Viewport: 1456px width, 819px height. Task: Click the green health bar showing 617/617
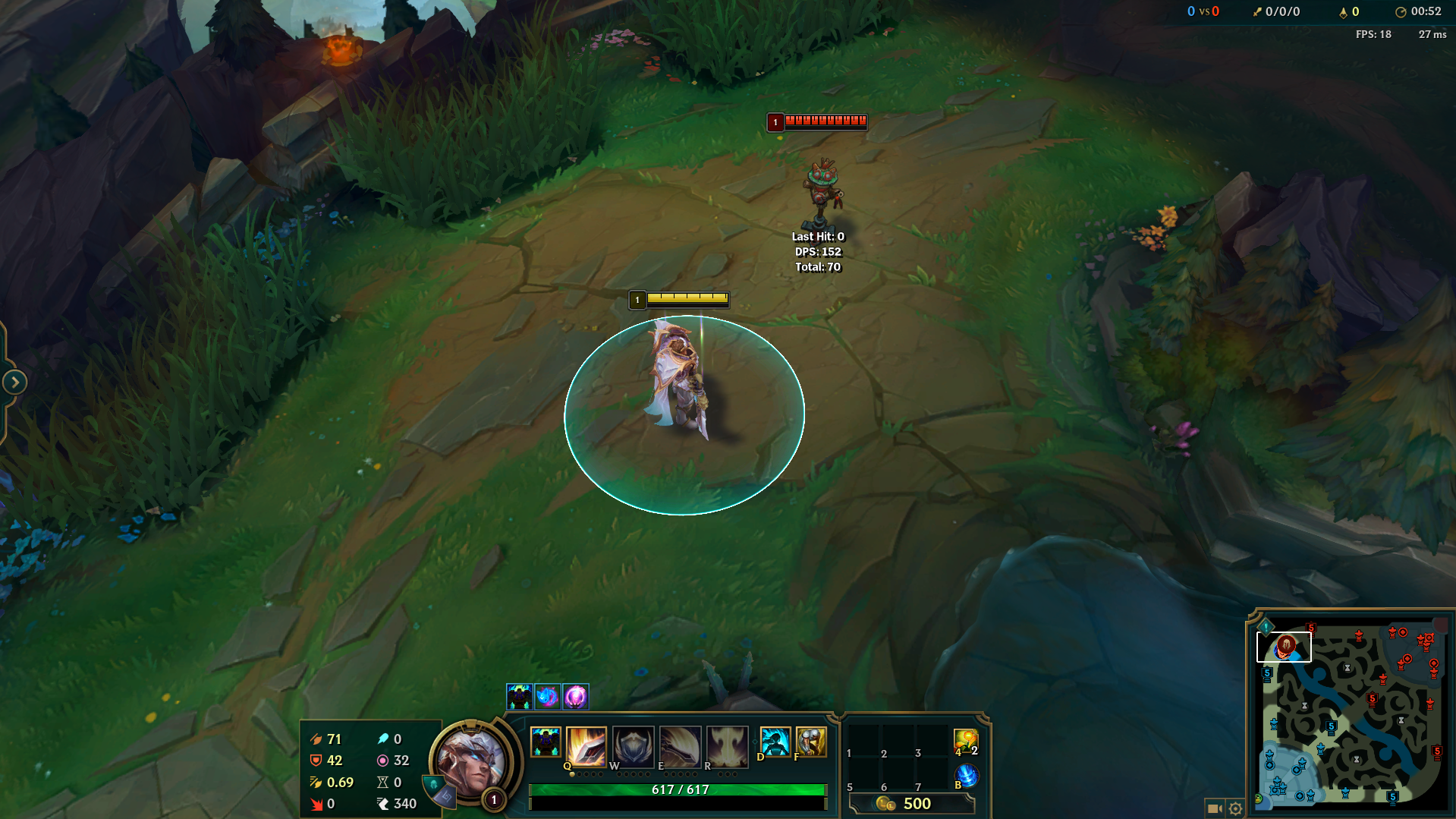(x=679, y=789)
